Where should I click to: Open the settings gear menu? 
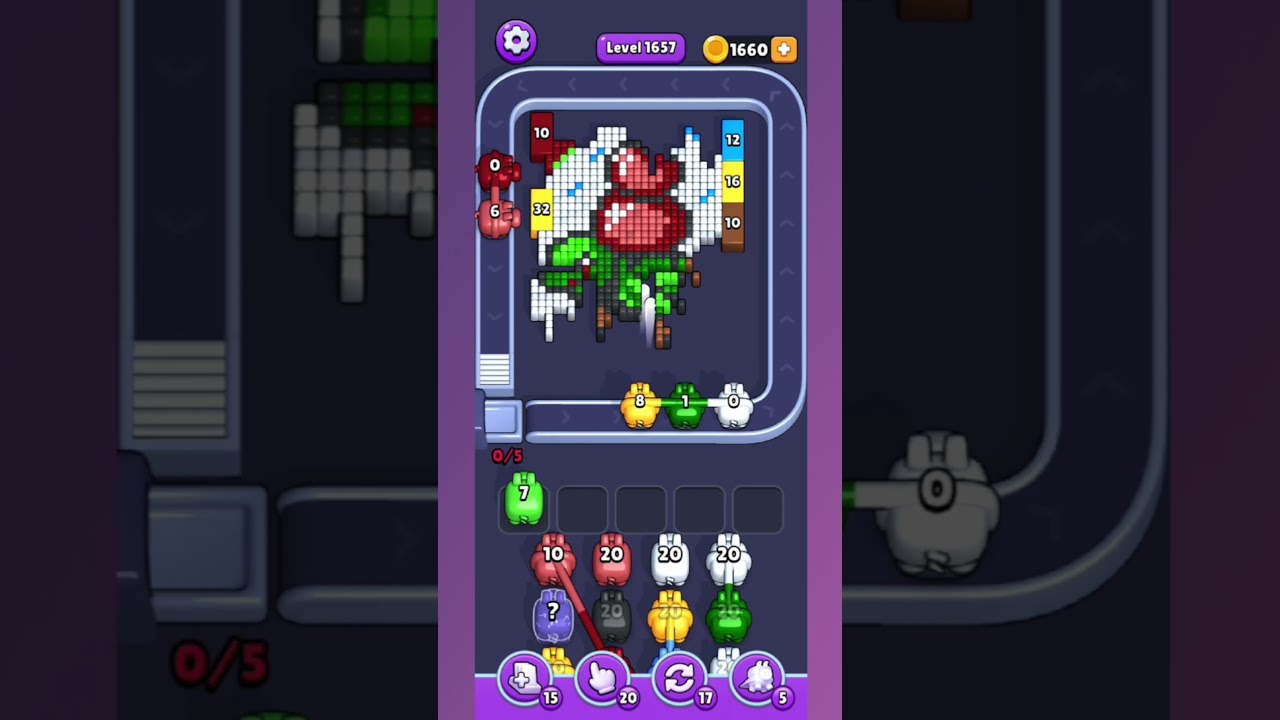516,41
